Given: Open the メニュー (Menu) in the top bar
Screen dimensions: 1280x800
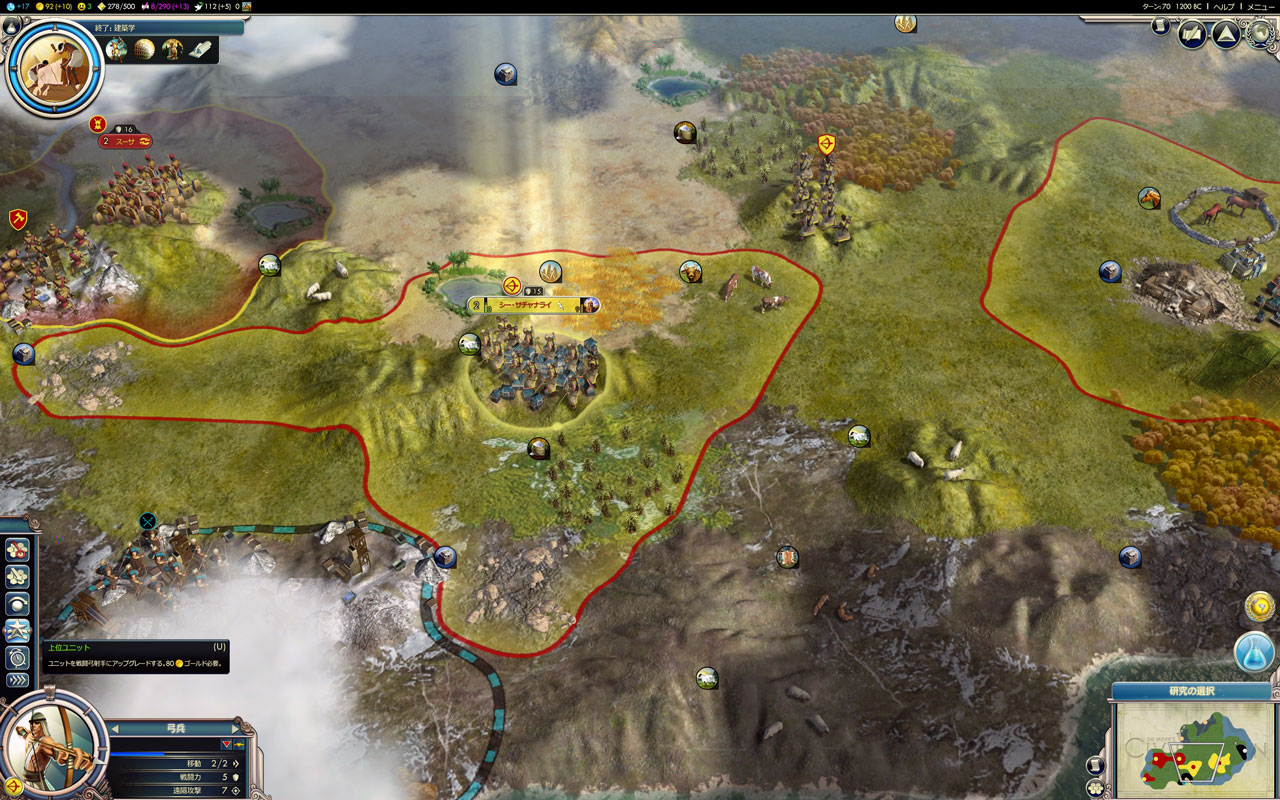Looking at the screenshot, I should click(1261, 6).
